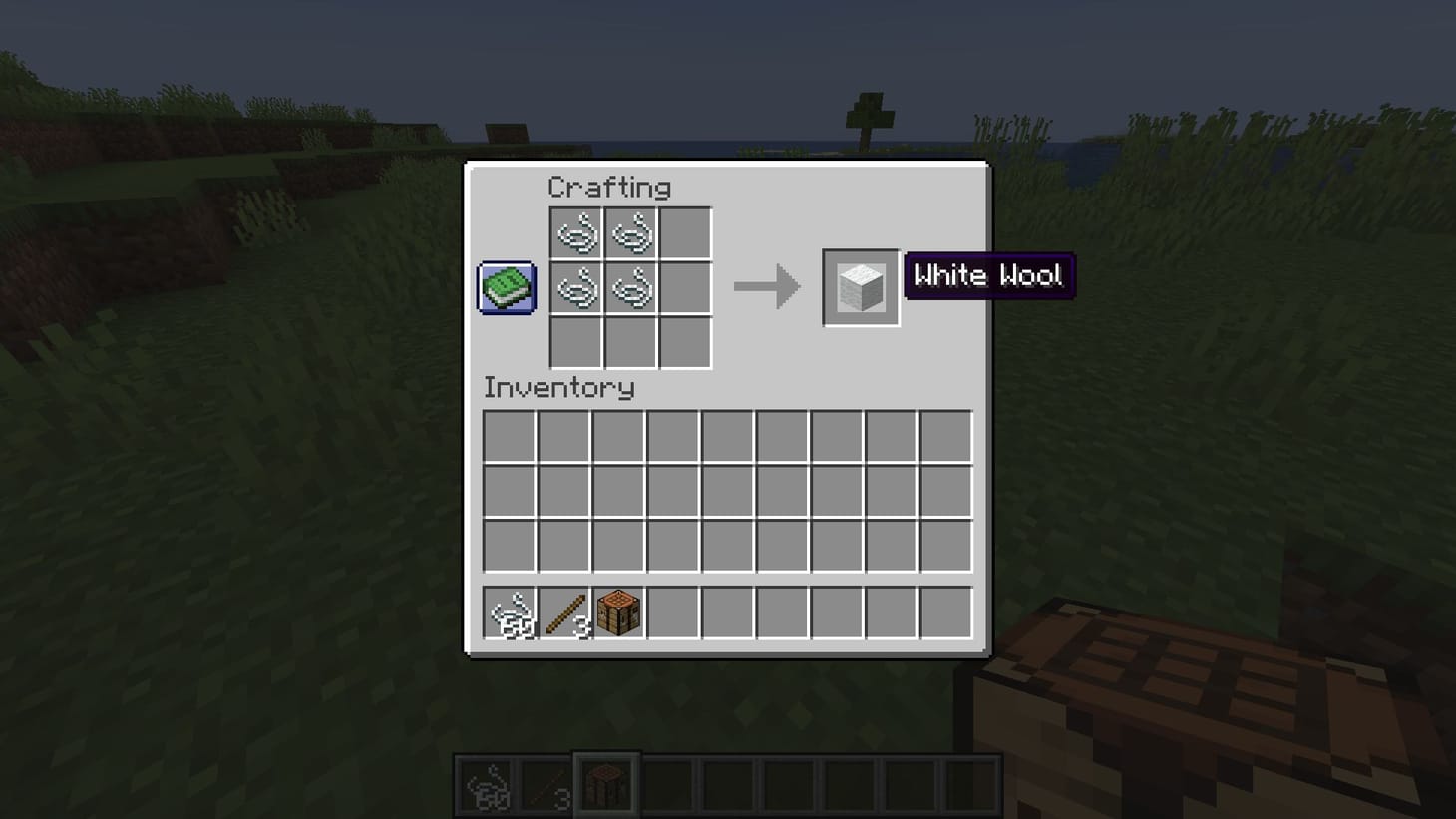Click the first empty inventory slot

click(x=509, y=435)
